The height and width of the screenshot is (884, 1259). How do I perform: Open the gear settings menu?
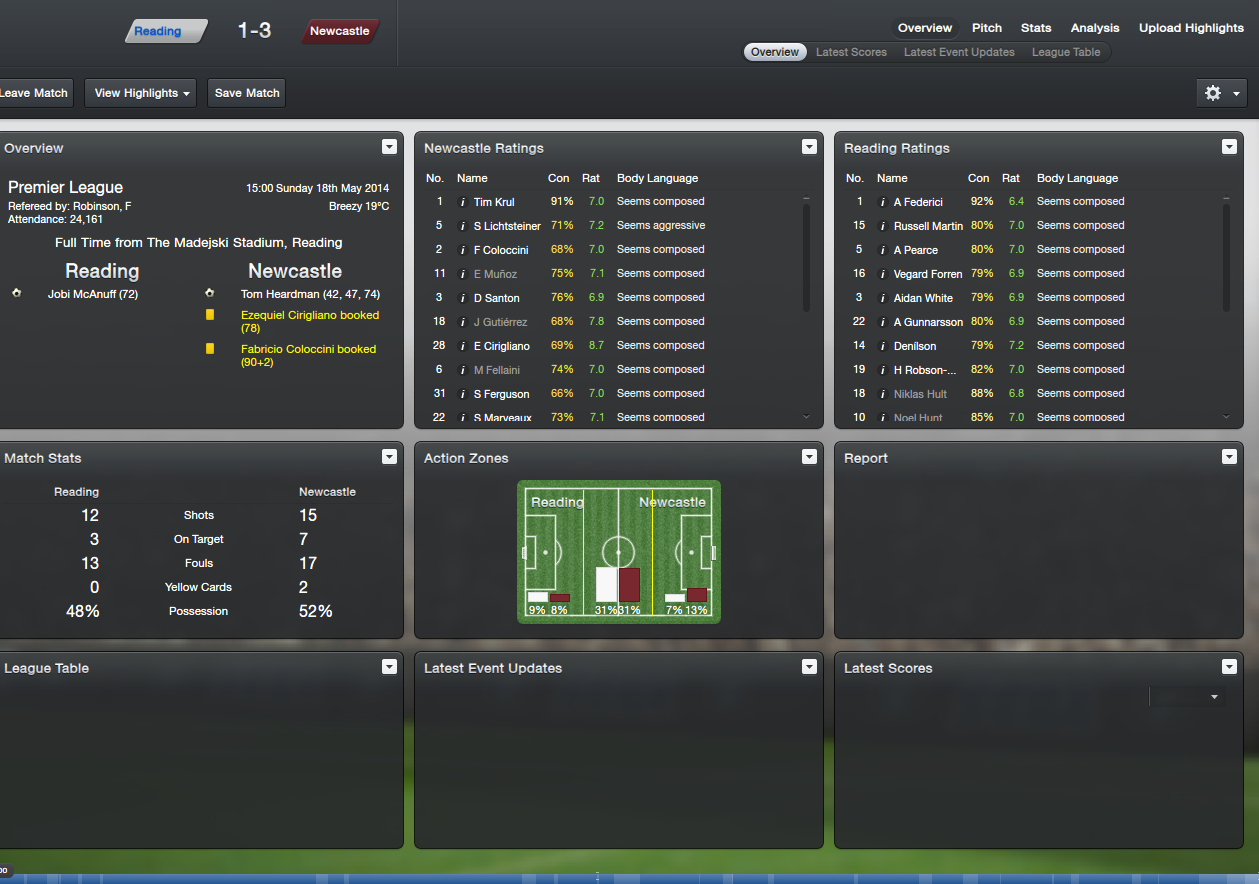click(1222, 93)
